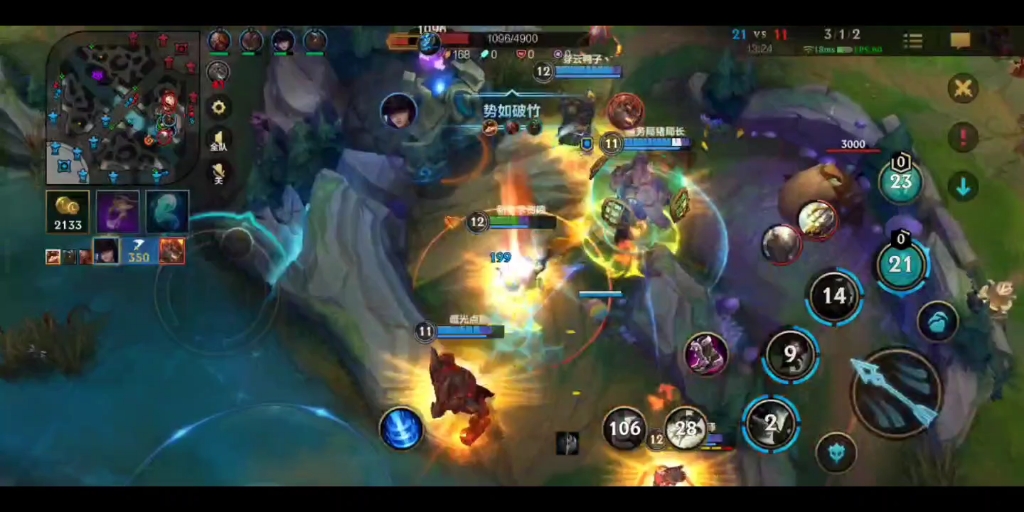Activate the ability showing cooldown 2
1024x512 pixels.
[770, 424]
